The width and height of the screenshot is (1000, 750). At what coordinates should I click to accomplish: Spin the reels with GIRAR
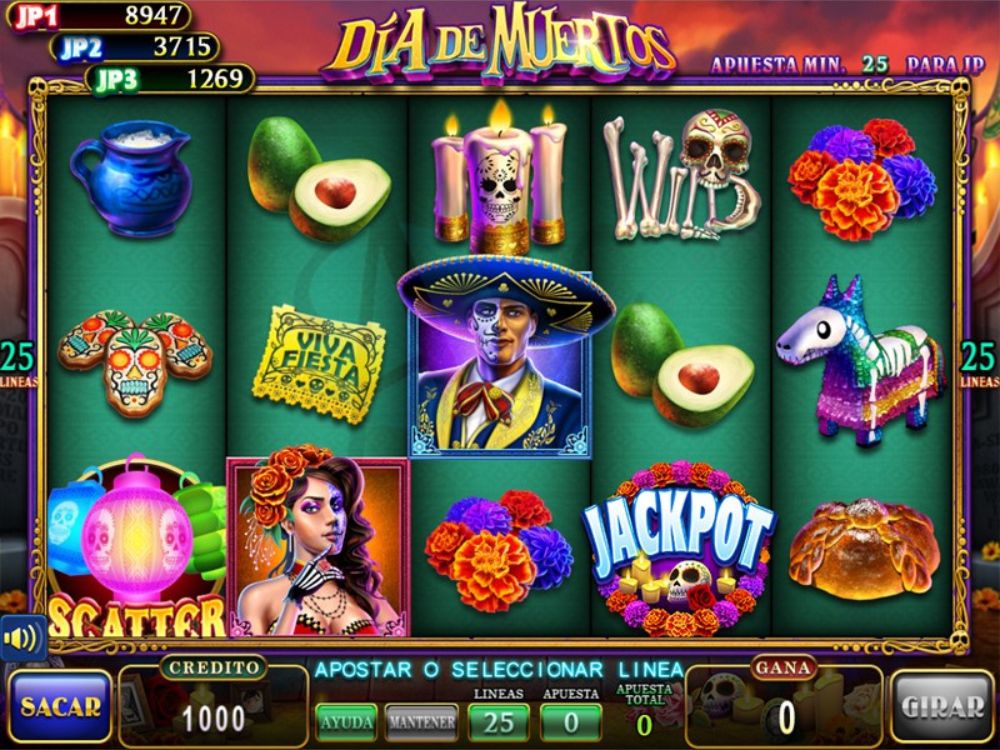[x=942, y=706]
